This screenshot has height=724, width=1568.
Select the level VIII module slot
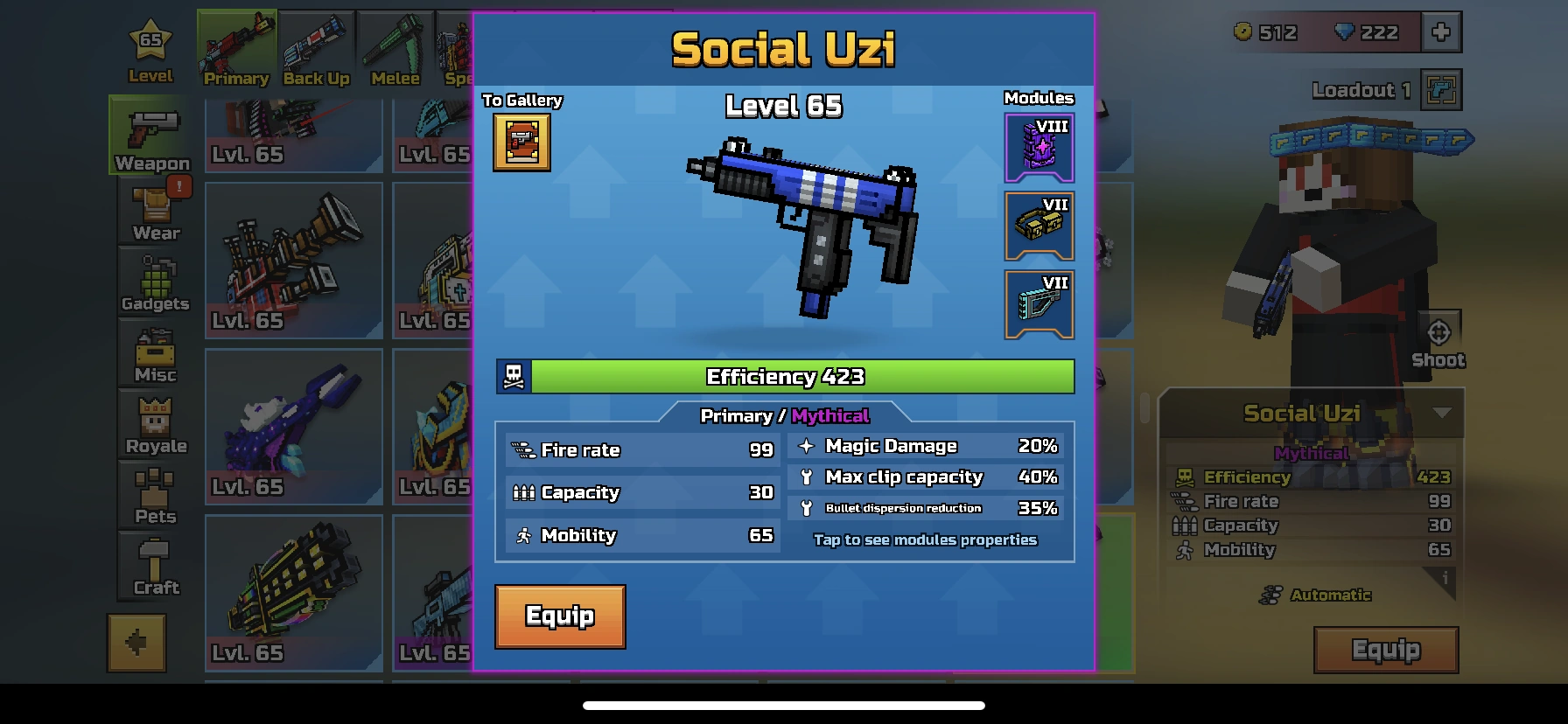click(1039, 147)
